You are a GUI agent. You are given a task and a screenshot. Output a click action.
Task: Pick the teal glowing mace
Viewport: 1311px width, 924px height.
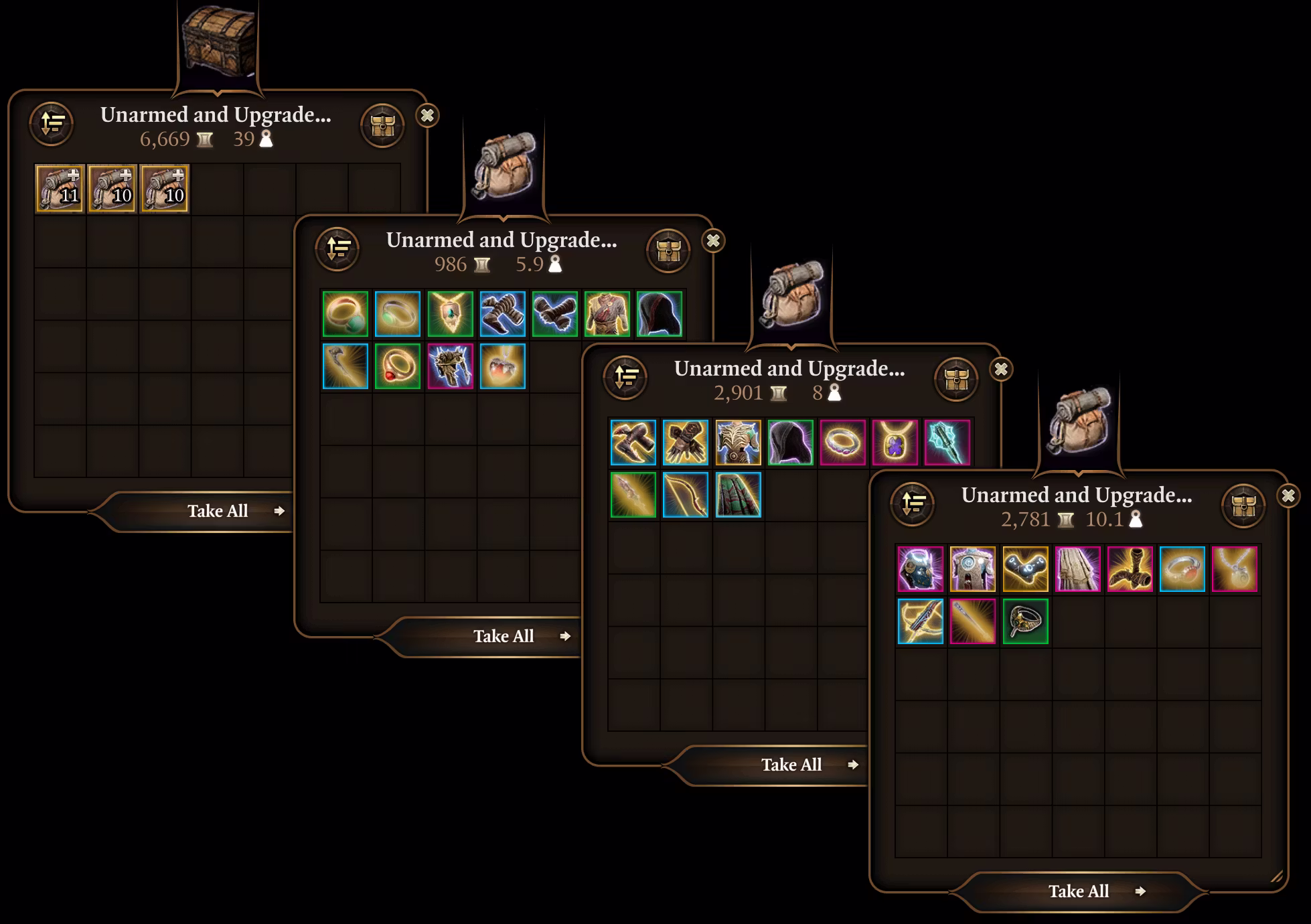point(947,443)
